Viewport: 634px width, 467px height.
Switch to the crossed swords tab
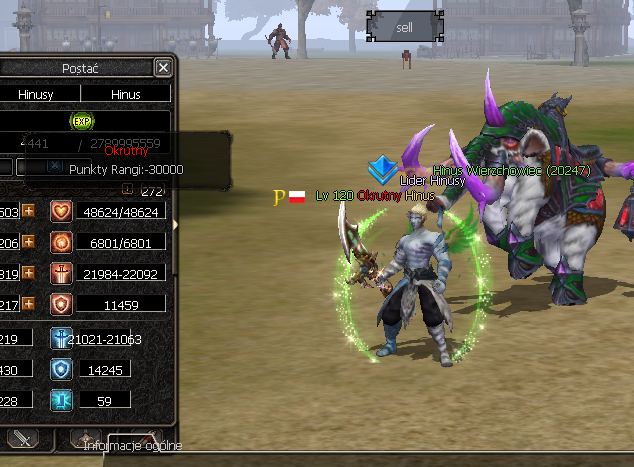pos(23,438)
